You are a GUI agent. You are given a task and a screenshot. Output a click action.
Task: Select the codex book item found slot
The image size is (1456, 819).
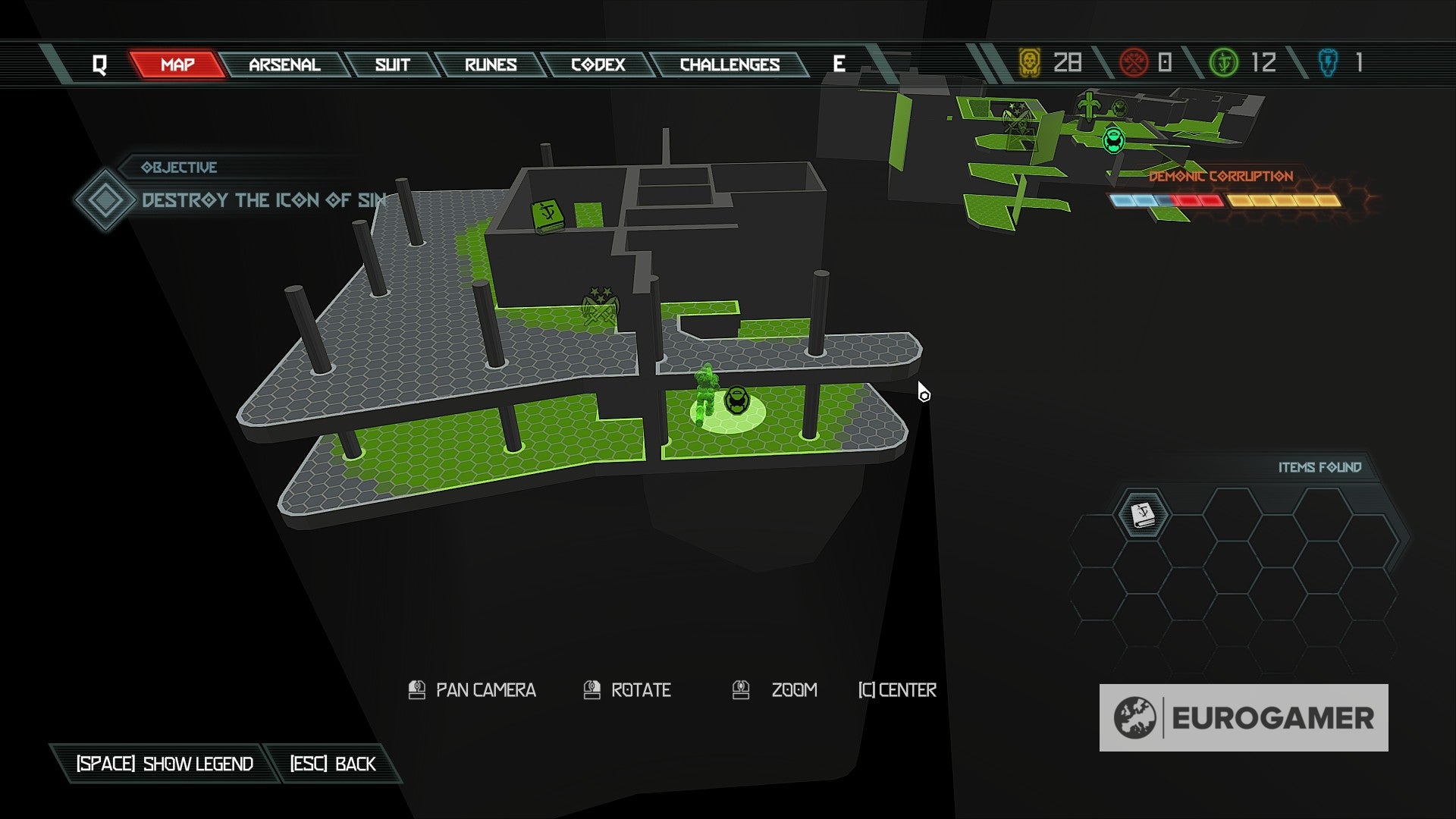pos(1142,514)
